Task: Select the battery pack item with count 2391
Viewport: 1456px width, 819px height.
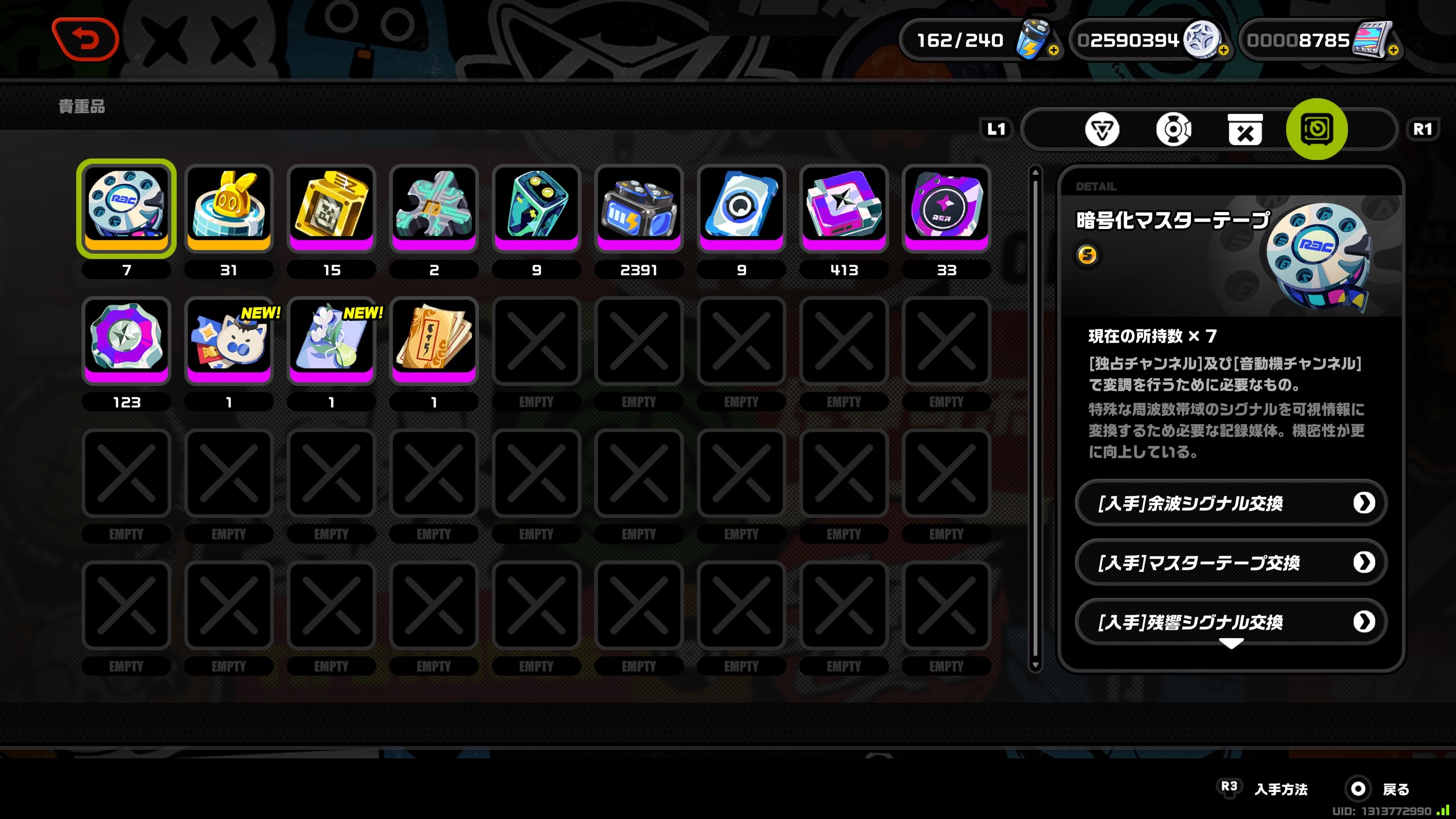Action: click(639, 207)
